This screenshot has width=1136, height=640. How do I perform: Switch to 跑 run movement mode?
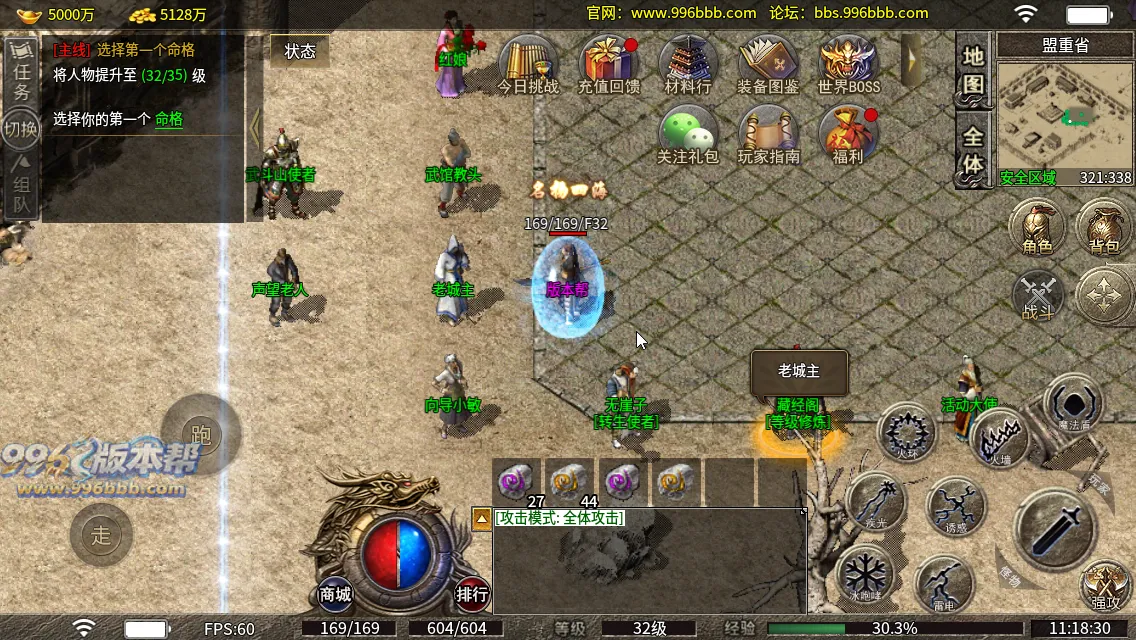point(201,435)
